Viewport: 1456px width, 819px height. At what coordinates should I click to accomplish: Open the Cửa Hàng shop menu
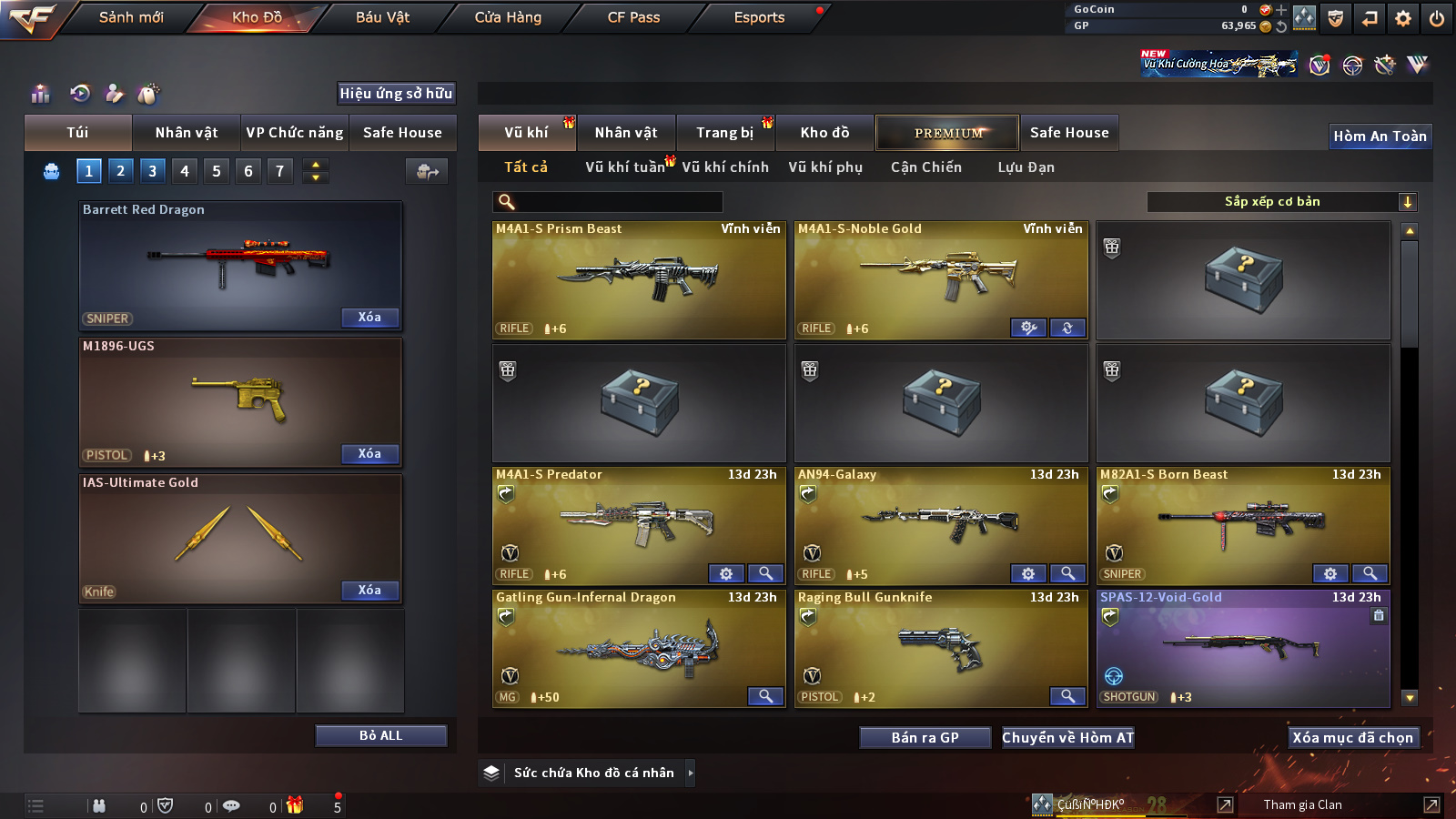[508, 17]
